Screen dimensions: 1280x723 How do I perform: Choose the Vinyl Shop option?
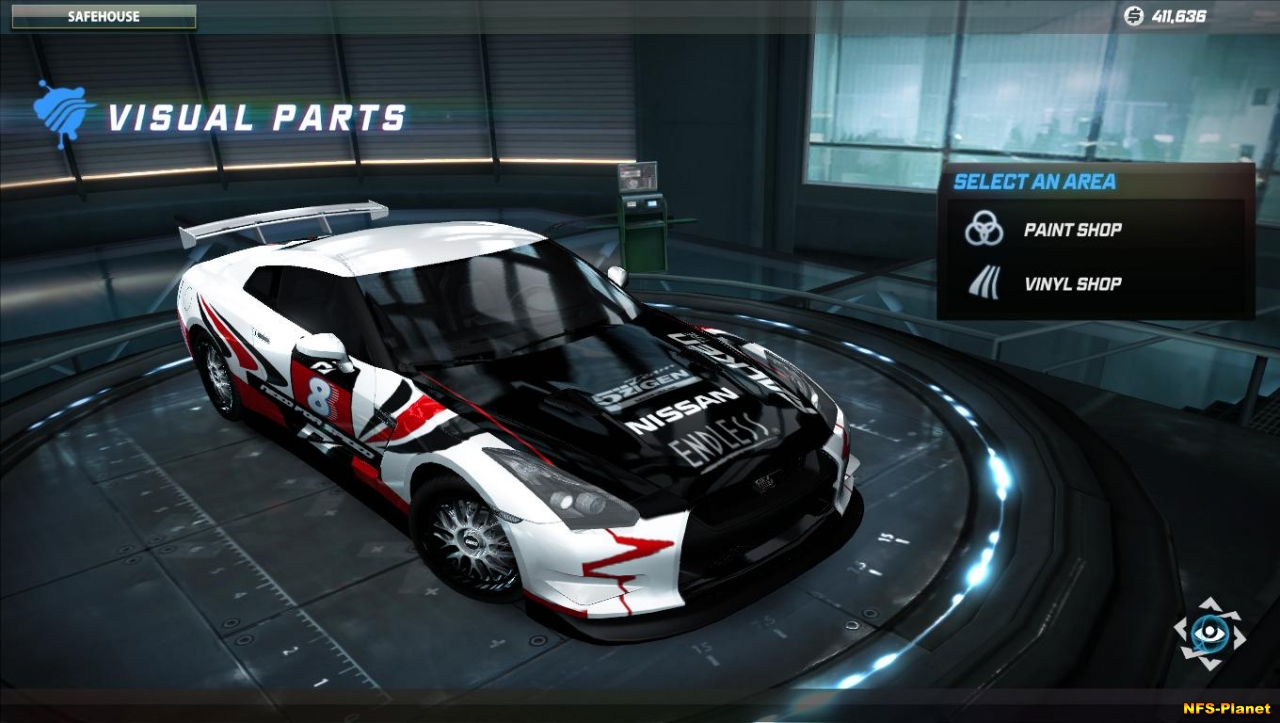tap(1071, 284)
